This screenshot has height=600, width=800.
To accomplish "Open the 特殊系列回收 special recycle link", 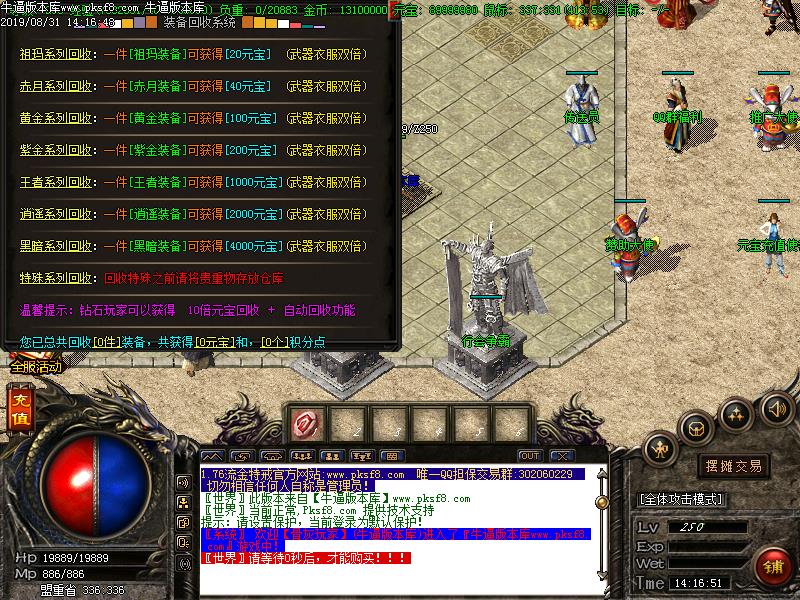I will coord(58,278).
